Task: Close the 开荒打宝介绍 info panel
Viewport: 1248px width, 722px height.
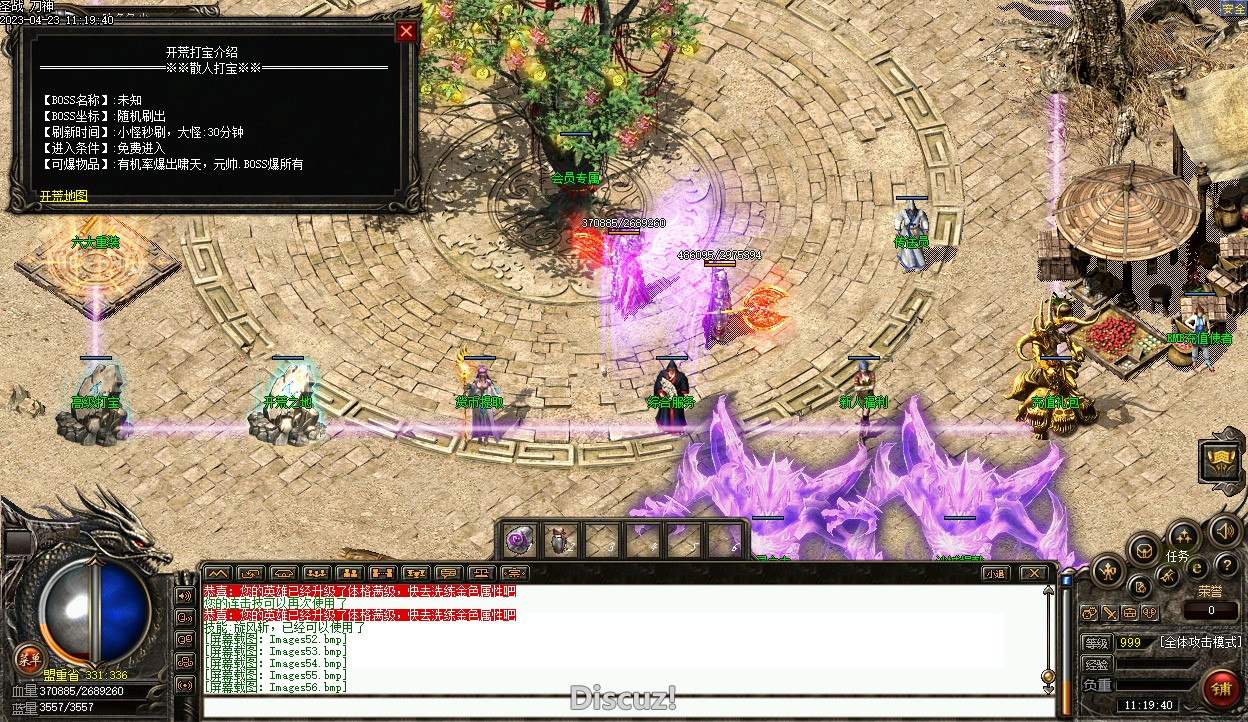Action: (x=406, y=31)
